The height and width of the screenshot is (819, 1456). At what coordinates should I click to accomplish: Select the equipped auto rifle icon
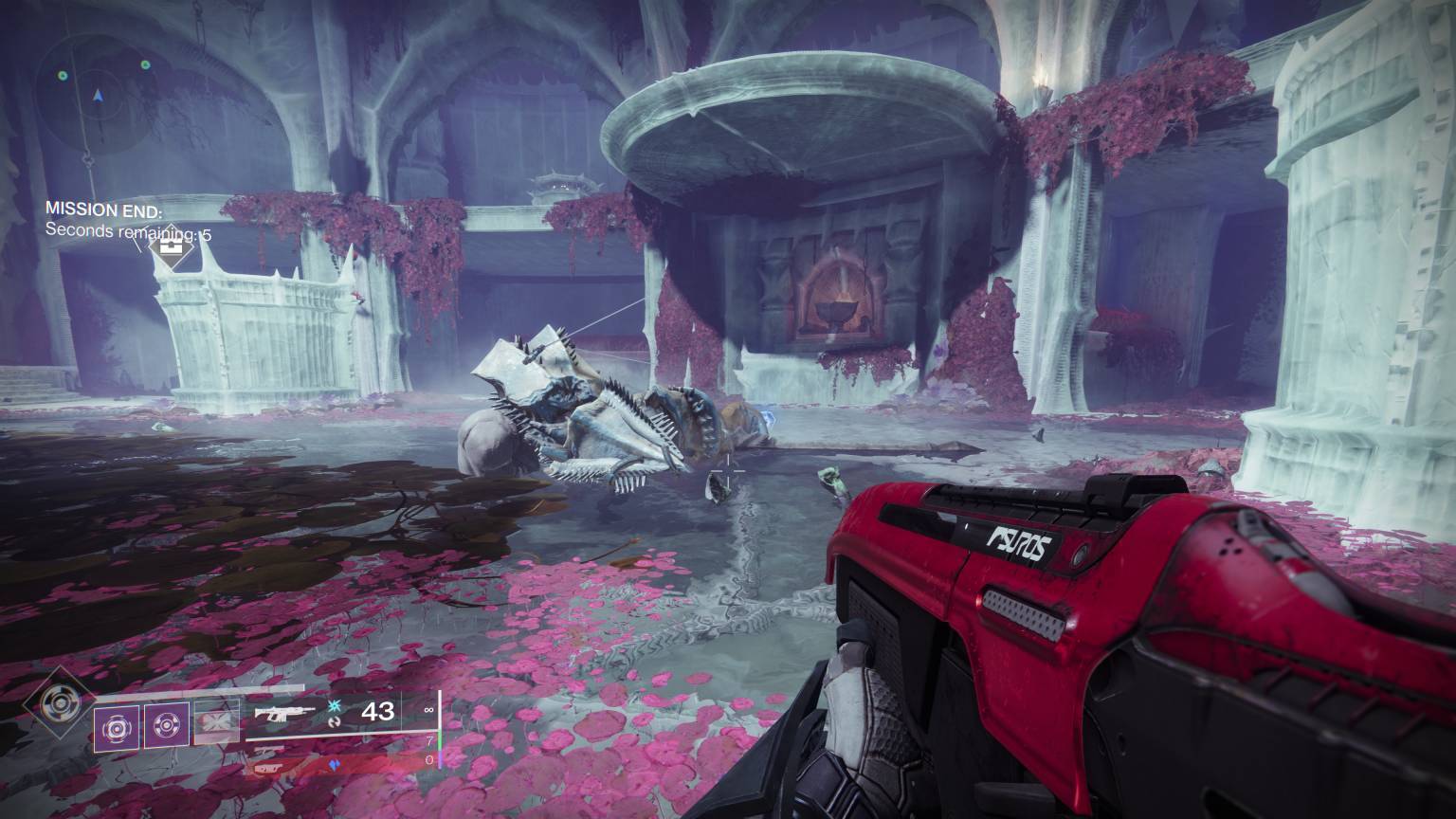click(283, 713)
